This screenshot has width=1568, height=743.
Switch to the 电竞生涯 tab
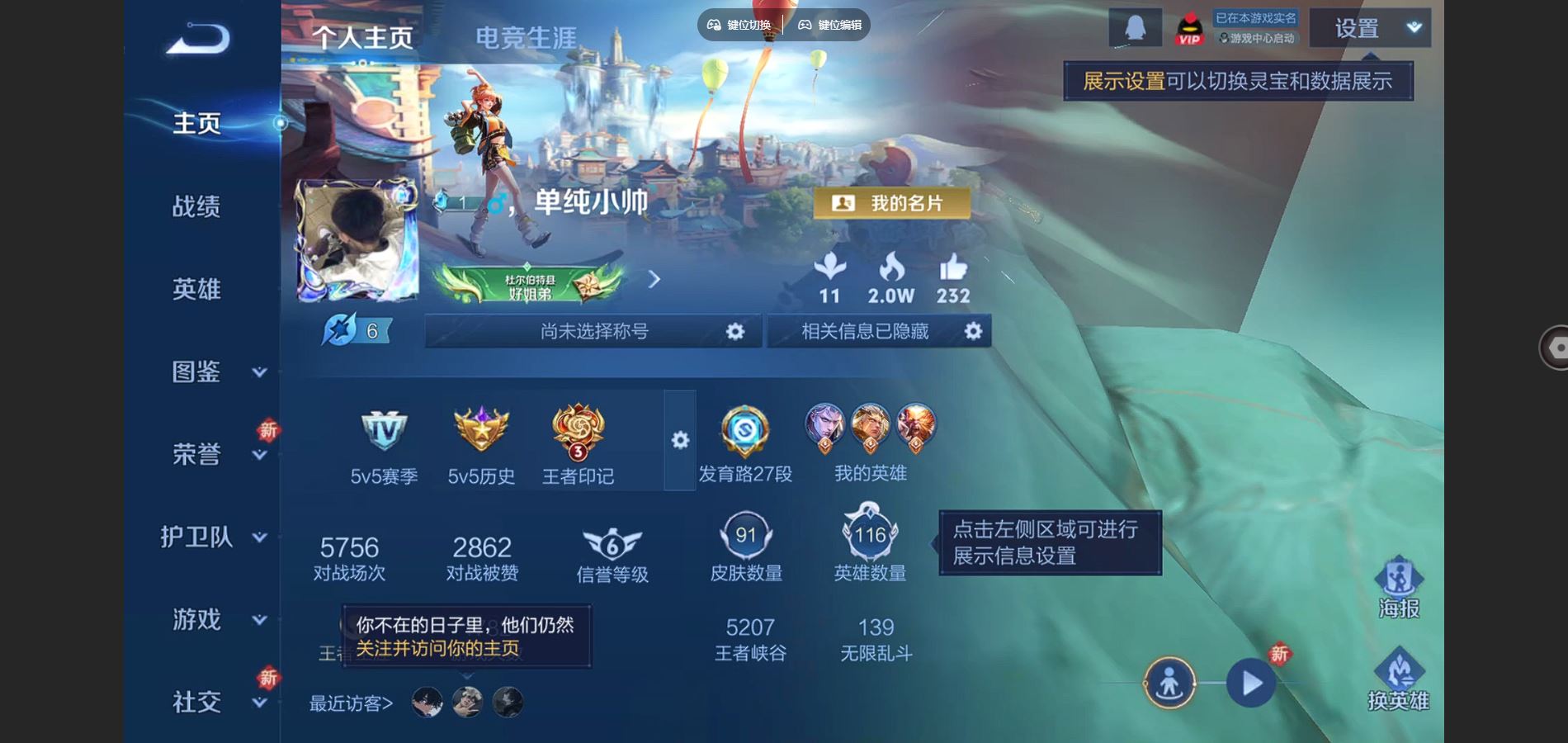pos(526,37)
